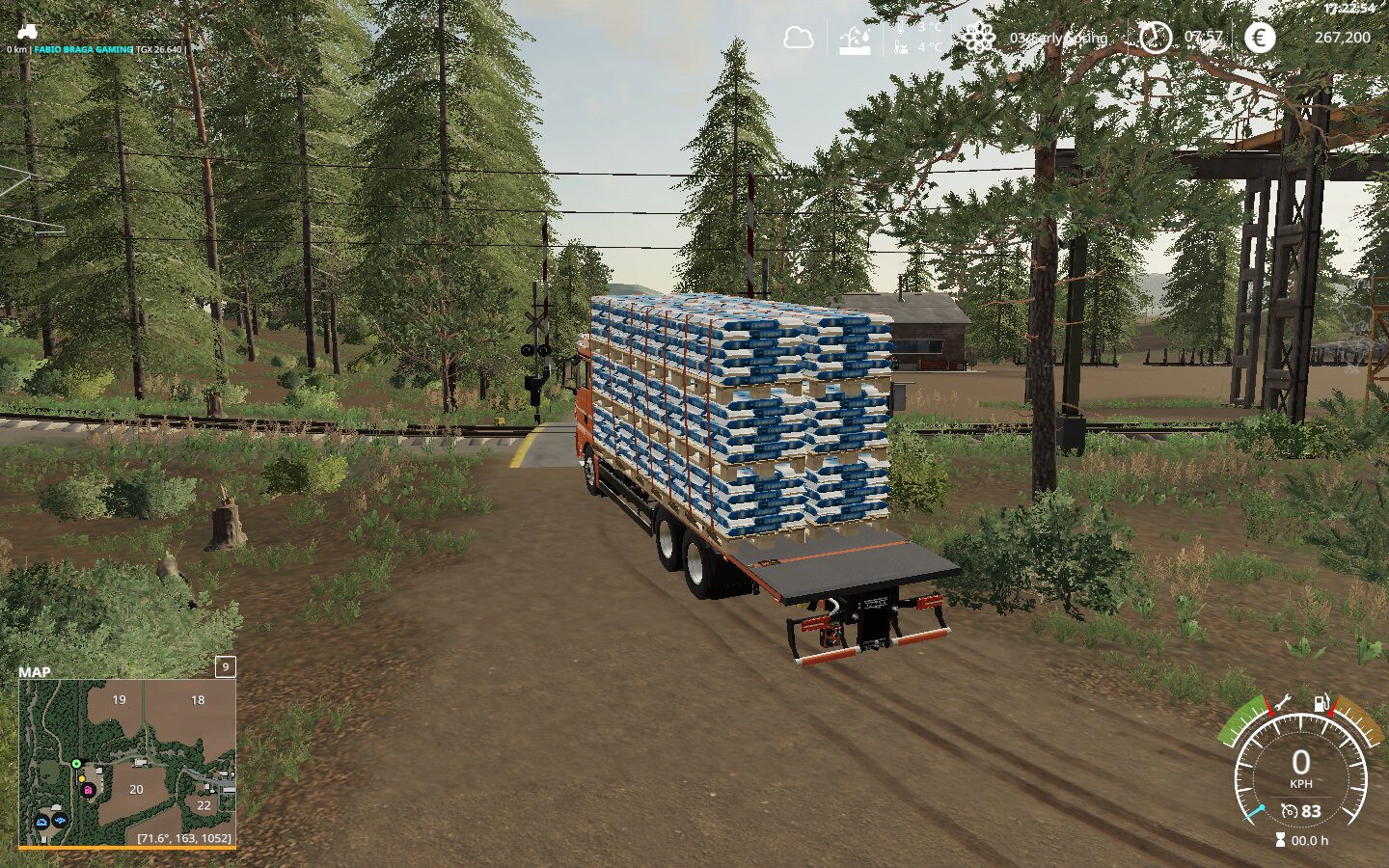Click the wrench damage gauge icon
This screenshot has width=1389, height=868.
(x=1283, y=702)
